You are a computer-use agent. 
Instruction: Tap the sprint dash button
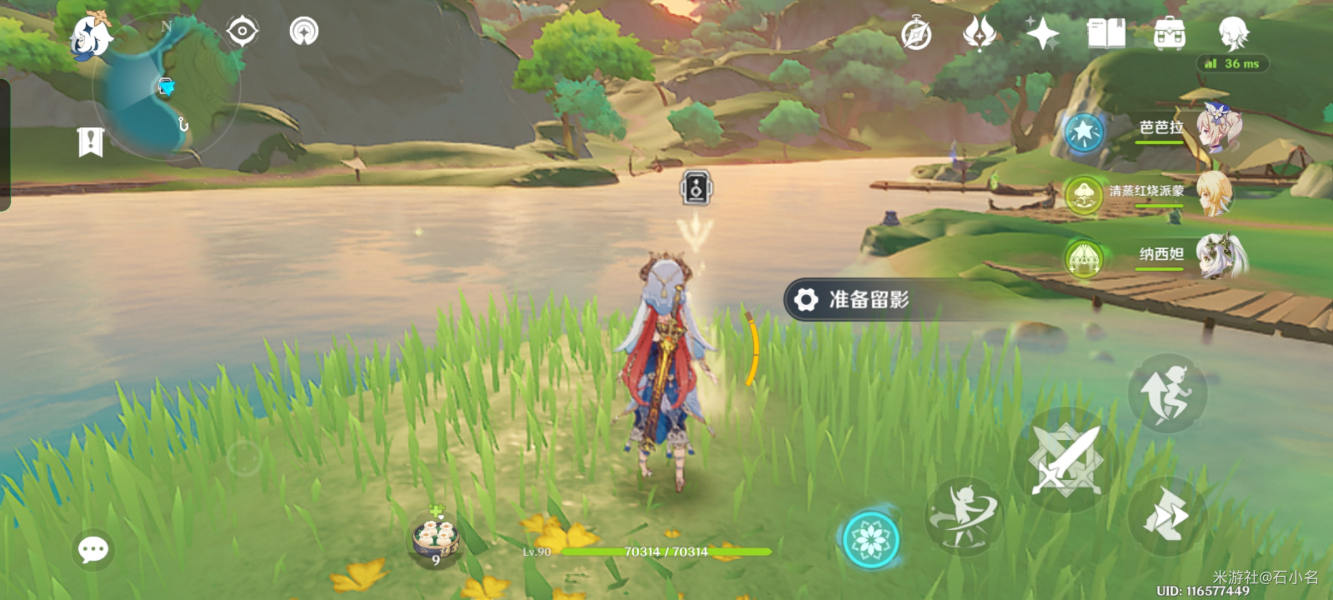[x=1167, y=517]
